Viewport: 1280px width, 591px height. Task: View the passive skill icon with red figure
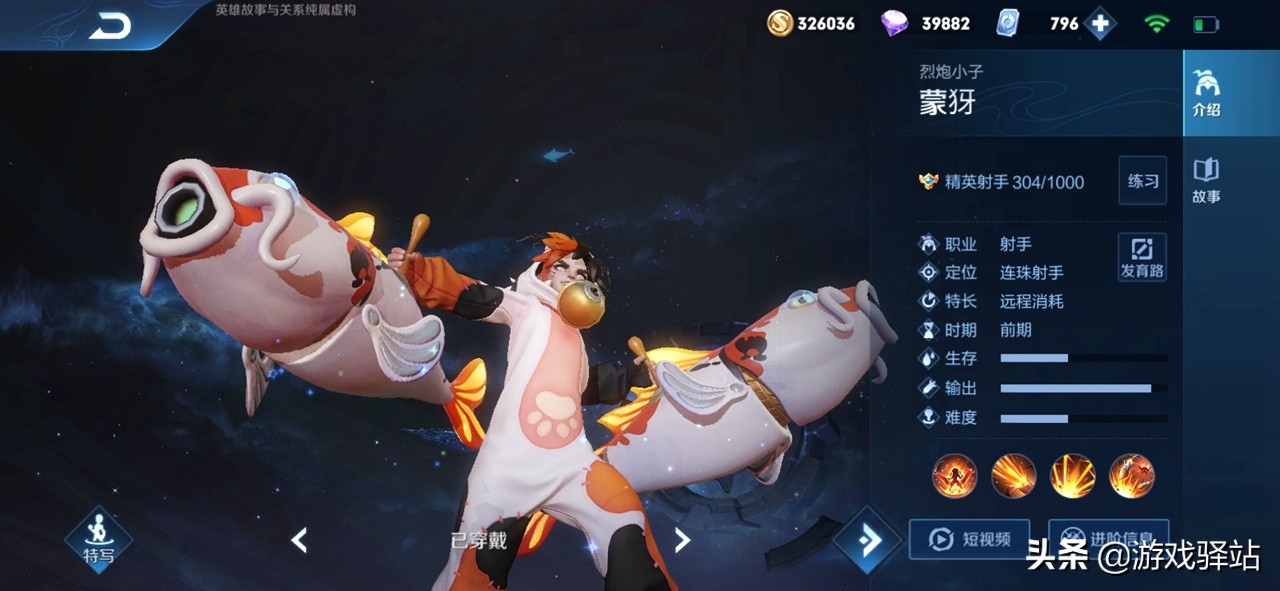pos(954,476)
